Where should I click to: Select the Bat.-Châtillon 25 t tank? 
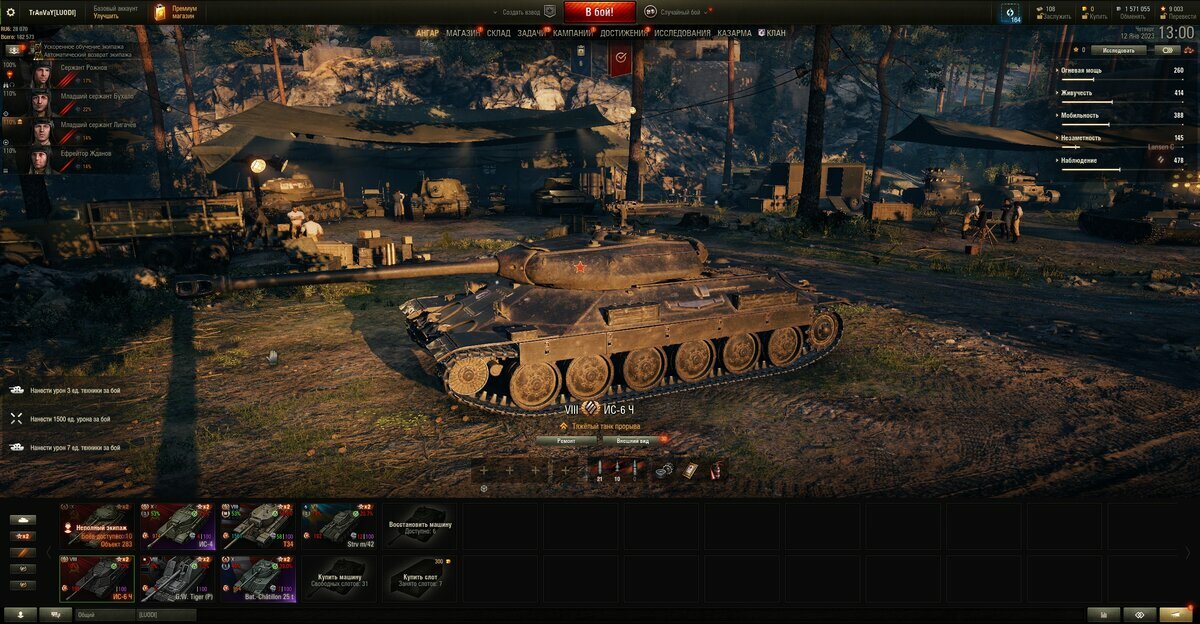(258, 579)
